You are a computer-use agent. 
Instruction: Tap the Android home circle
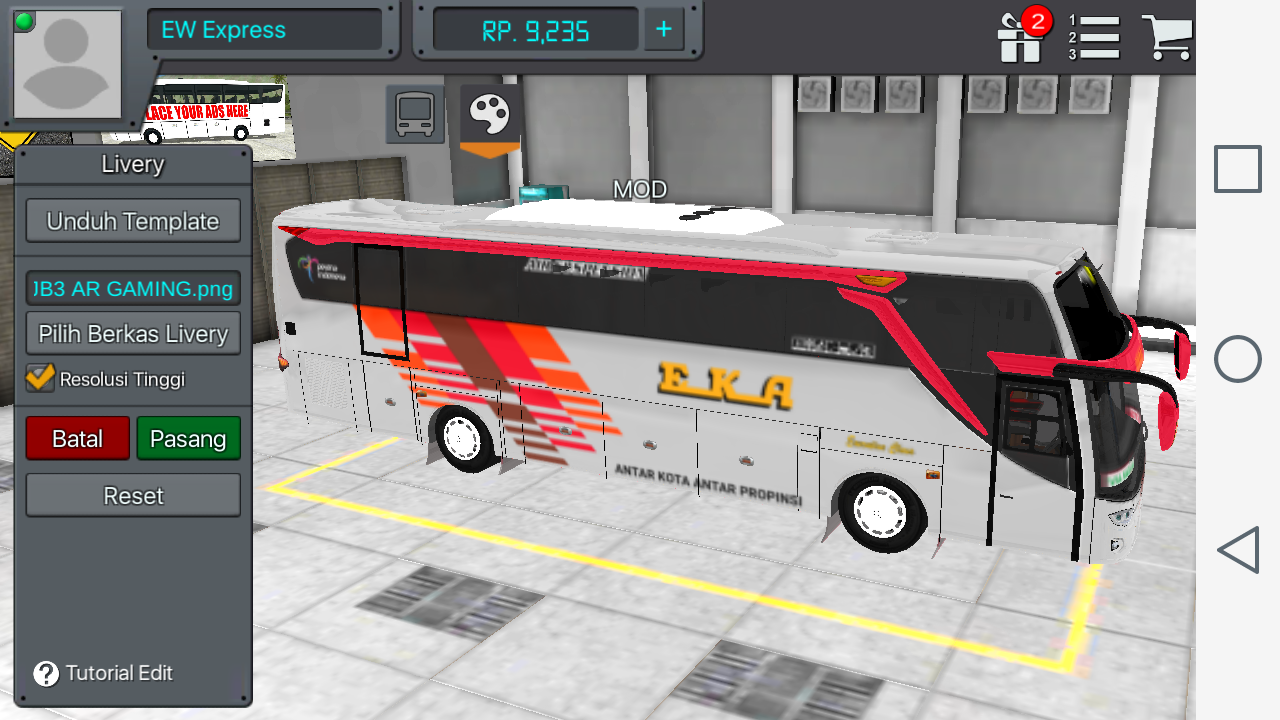[x=1237, y=358]
